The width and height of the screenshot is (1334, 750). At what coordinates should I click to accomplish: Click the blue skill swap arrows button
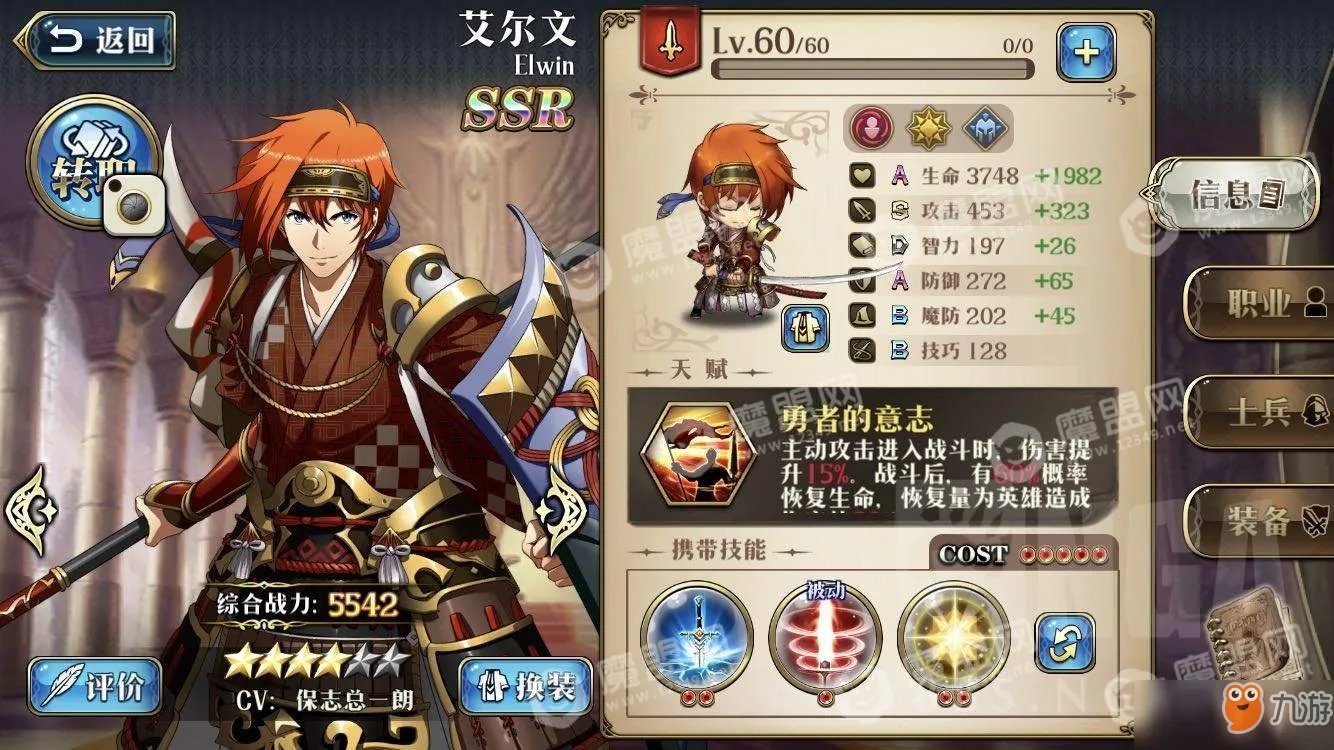(x=1064, y=642)
